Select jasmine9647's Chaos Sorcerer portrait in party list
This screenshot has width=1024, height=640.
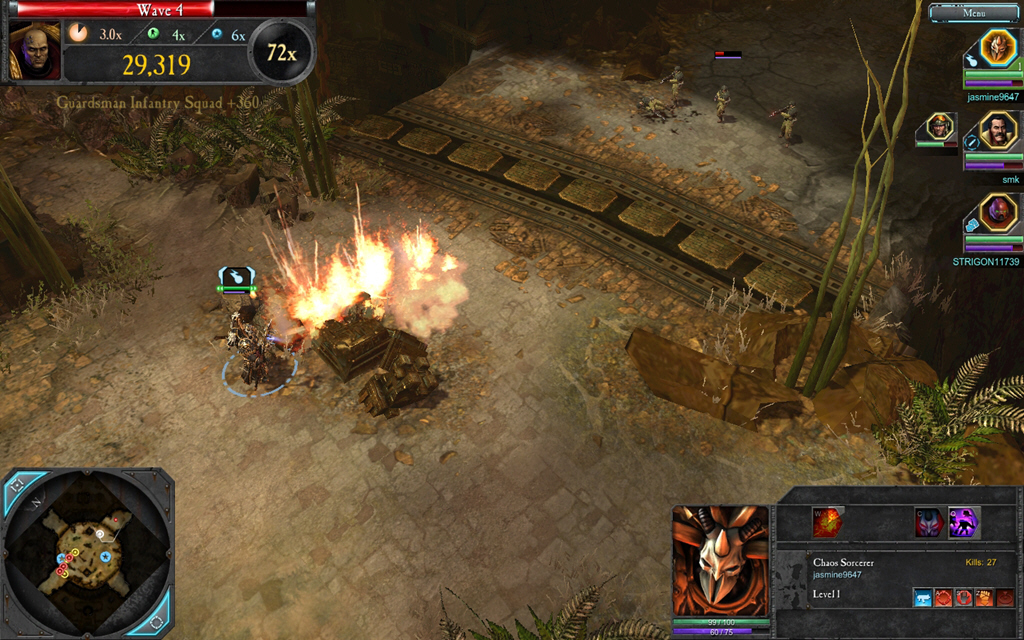997,47
